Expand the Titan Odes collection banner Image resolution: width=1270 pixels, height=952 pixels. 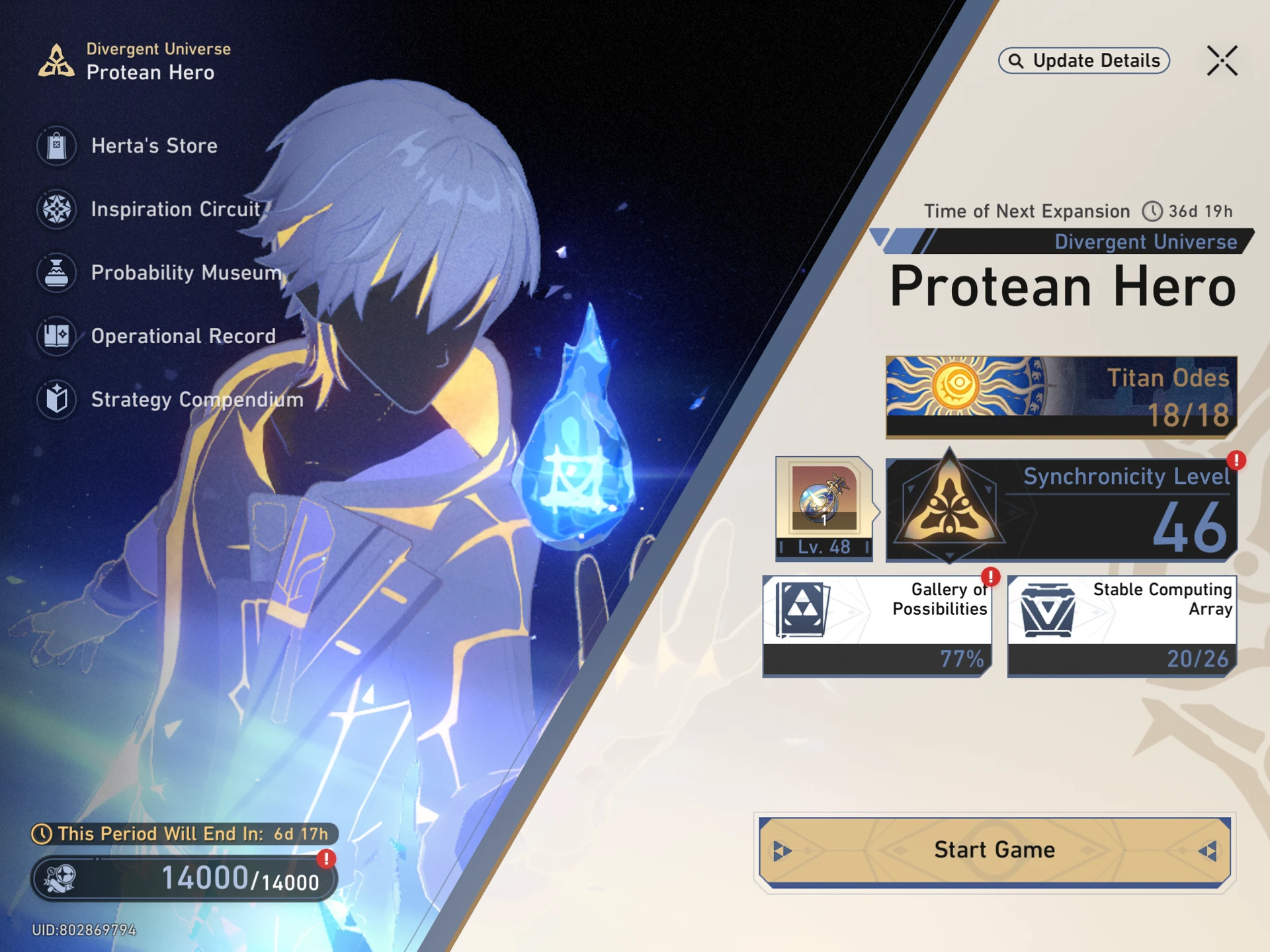(1060, 395)
